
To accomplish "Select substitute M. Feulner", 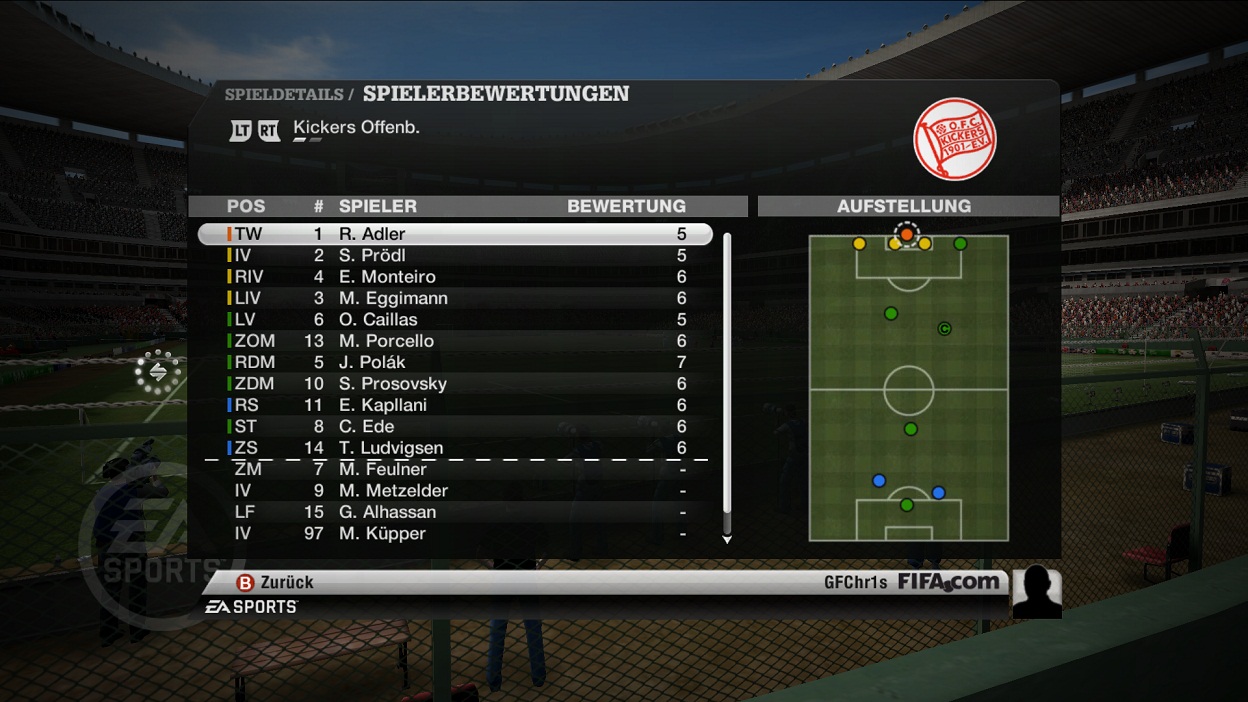I will (x=455, y=469).
